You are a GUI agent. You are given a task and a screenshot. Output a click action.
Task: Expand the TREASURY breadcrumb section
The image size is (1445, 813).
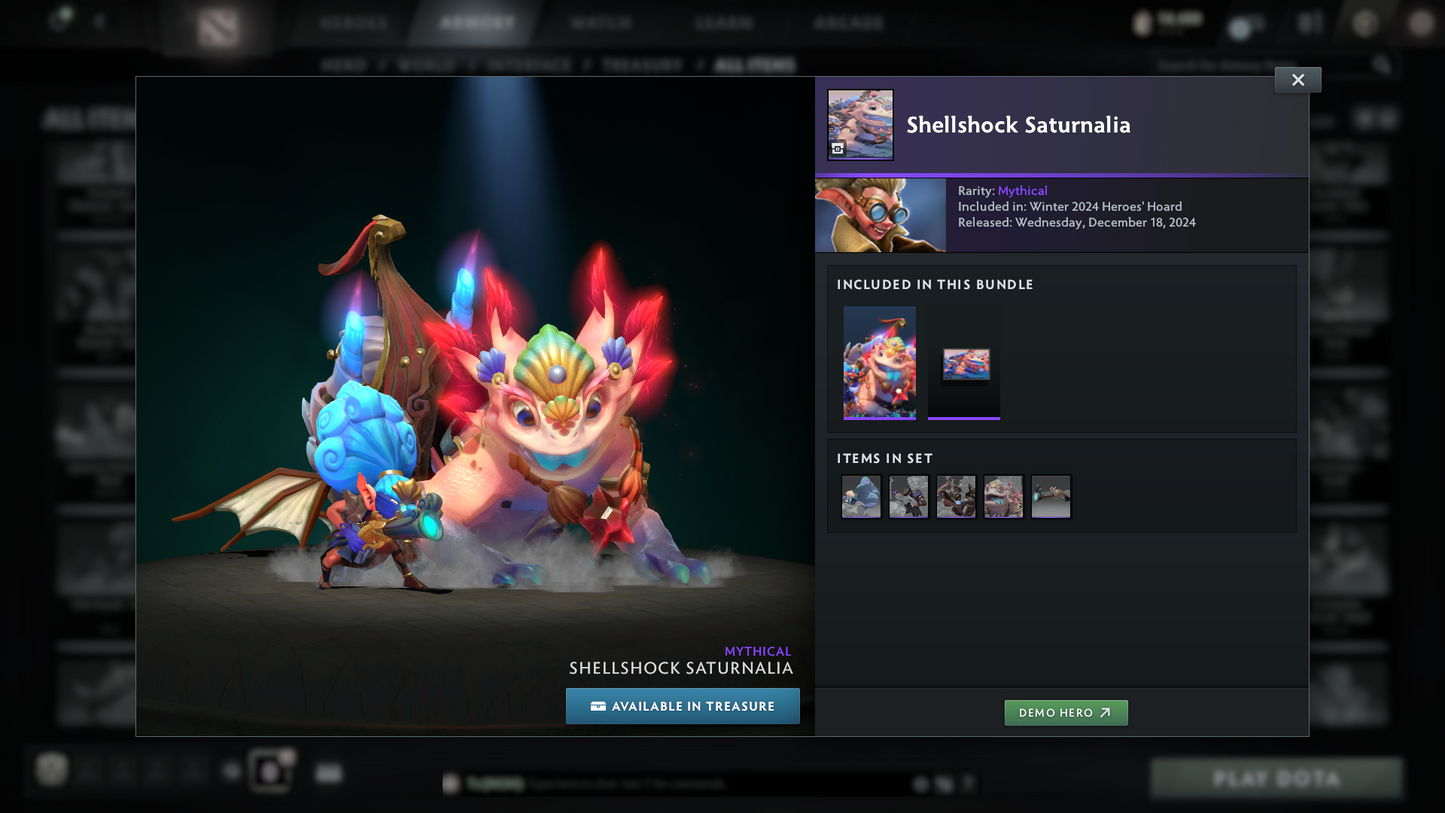(x=641, y=64)
